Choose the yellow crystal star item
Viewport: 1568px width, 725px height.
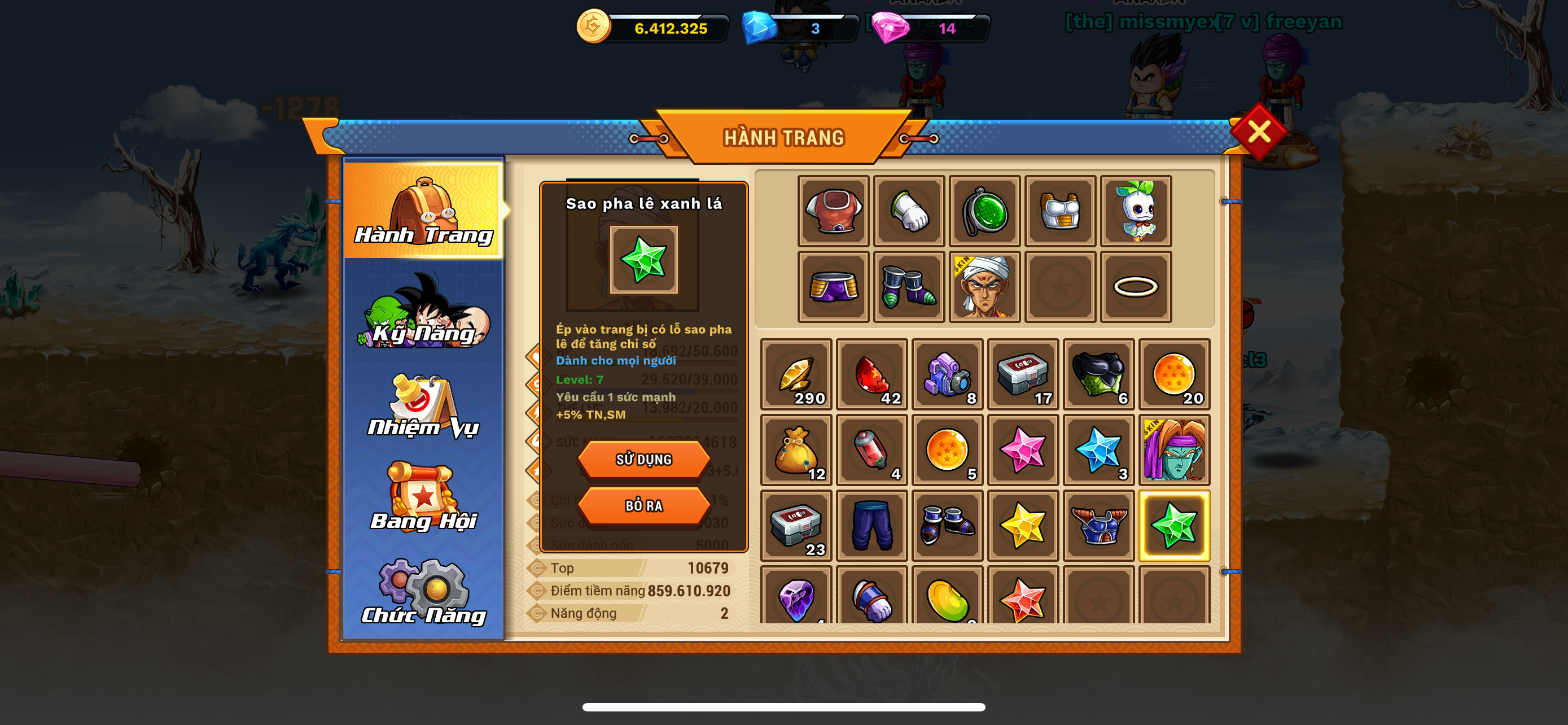1023,526
